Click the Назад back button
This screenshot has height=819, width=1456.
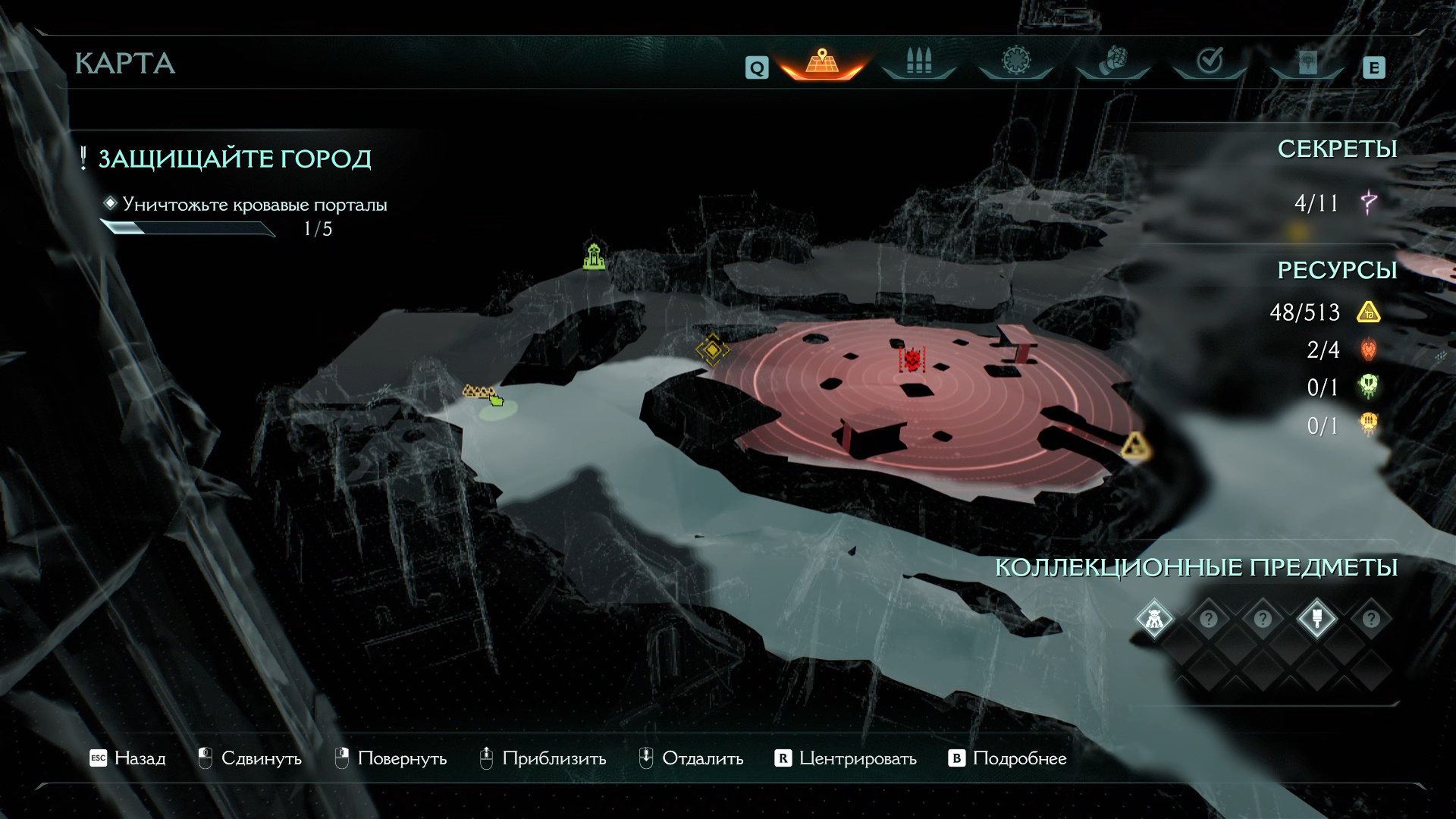coord(127,758)
